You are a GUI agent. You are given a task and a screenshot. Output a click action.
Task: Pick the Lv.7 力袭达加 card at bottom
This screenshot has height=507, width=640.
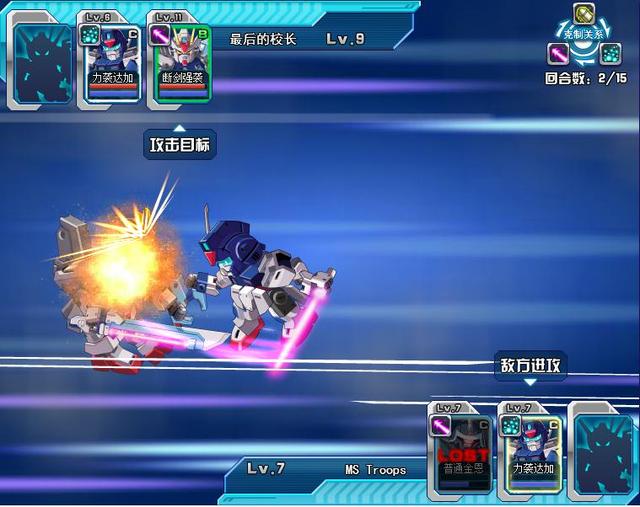[531, 450]
